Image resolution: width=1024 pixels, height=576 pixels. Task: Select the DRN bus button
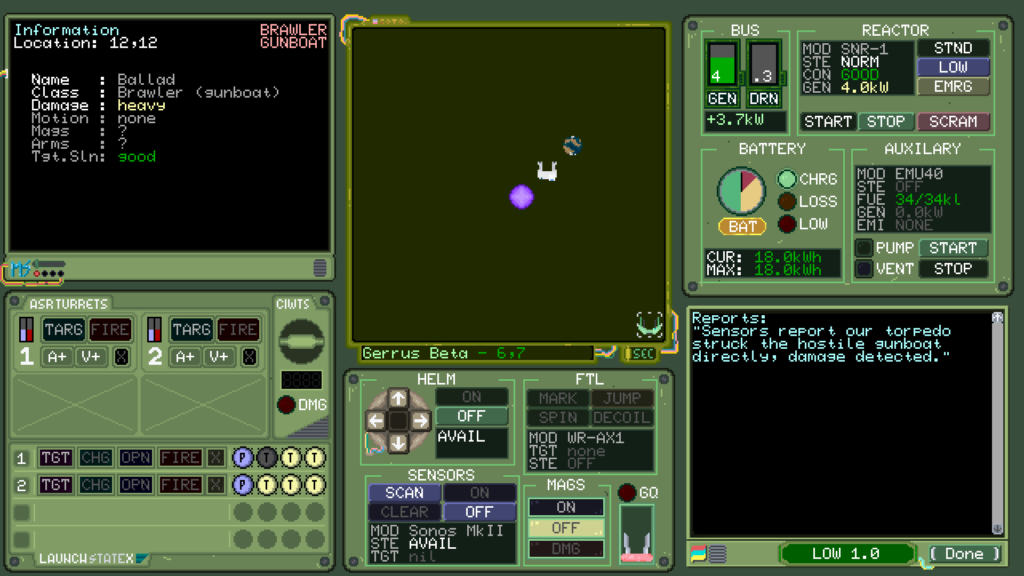(x=764, y=99)
